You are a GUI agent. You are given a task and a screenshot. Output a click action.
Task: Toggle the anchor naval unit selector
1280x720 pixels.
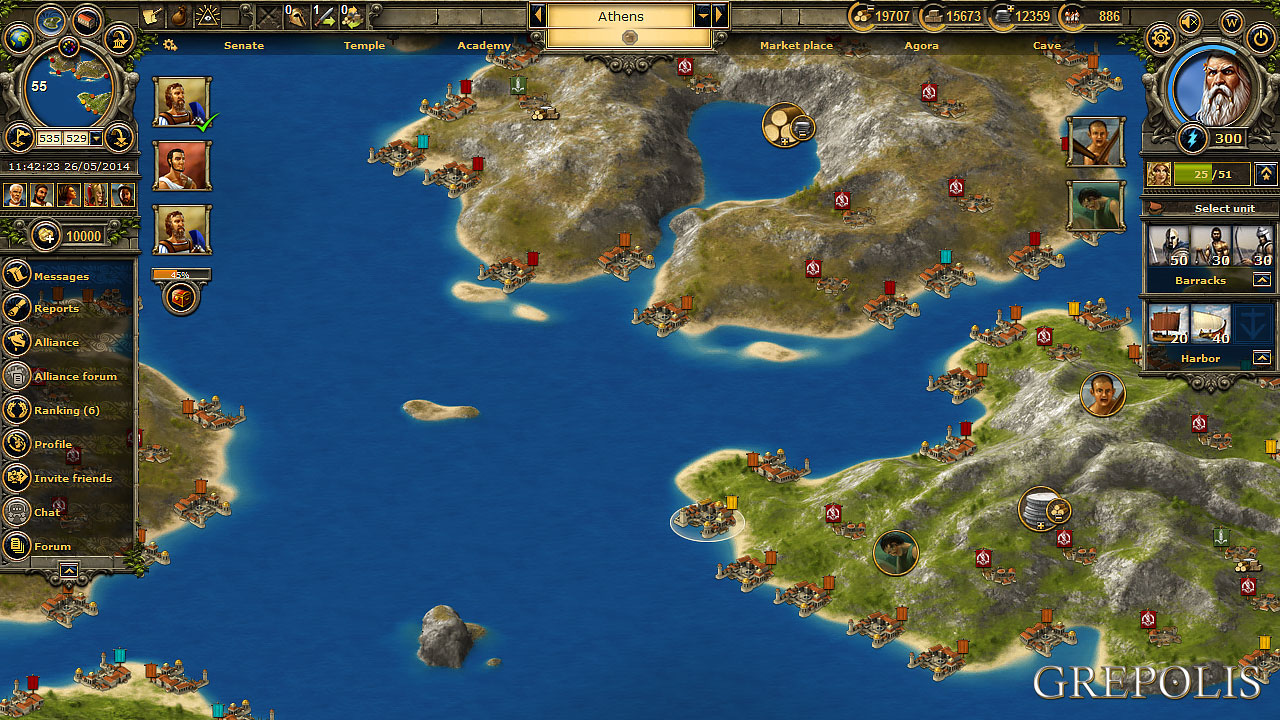tap(1251, 322)
